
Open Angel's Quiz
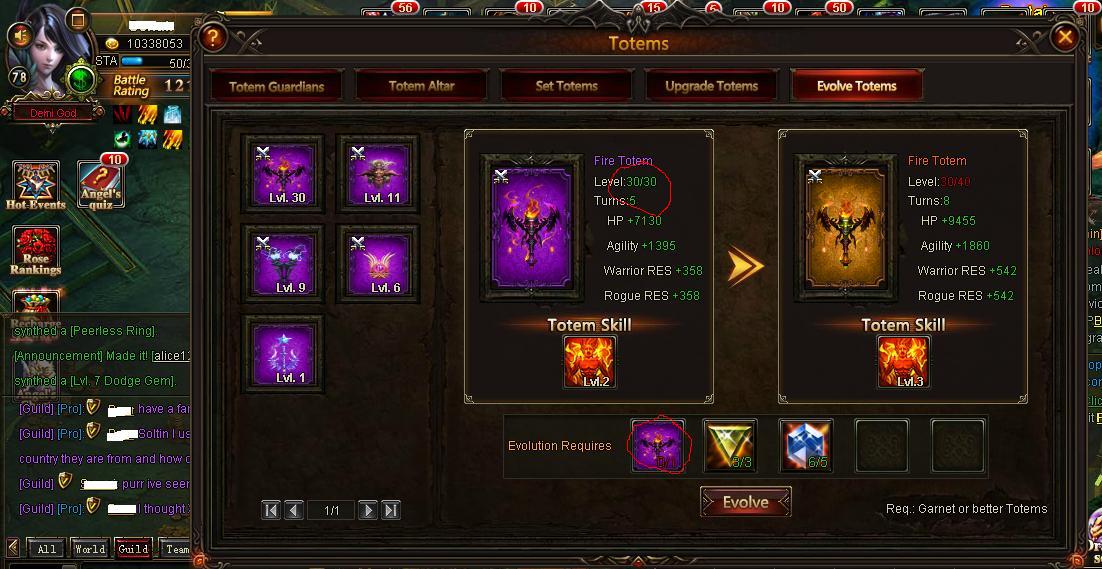pos(101,184)
